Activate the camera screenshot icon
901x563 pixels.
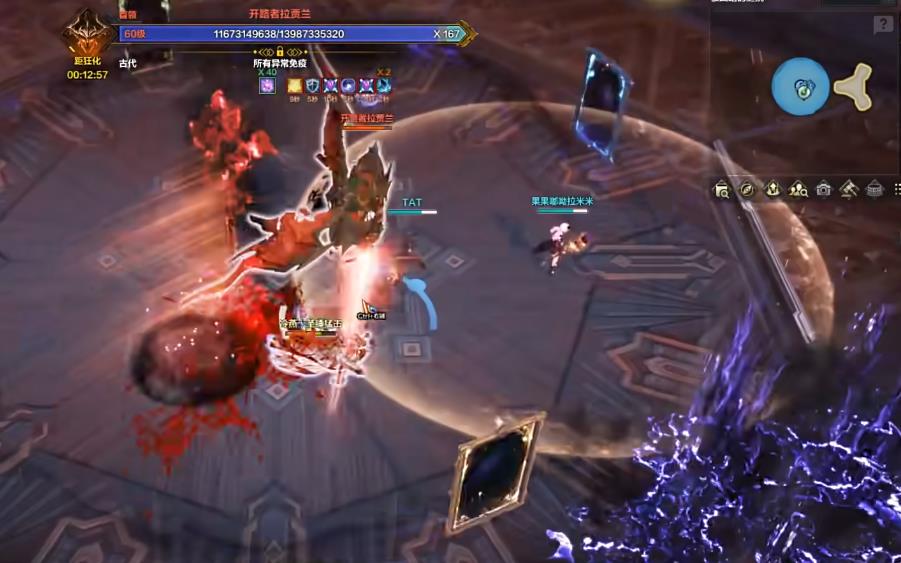coord(823,189)
